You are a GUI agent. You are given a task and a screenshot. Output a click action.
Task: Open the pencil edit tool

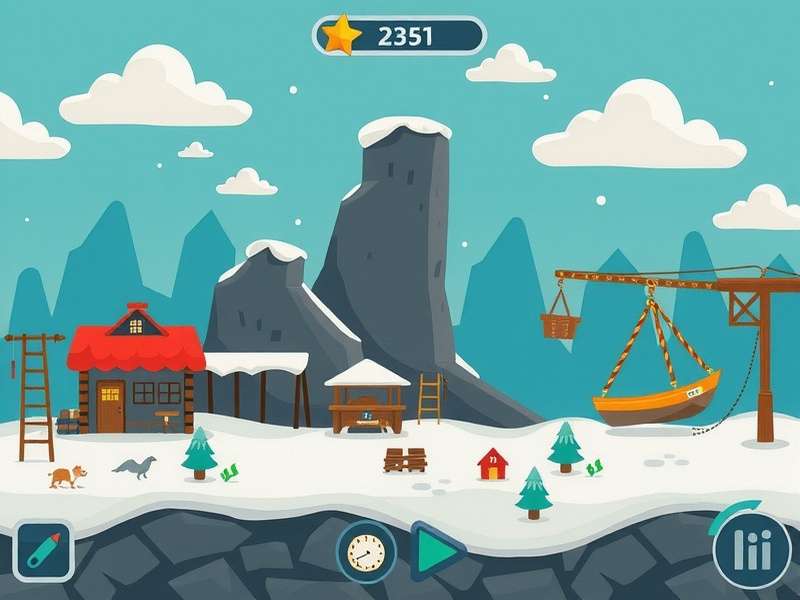click(x=43, y=551)
